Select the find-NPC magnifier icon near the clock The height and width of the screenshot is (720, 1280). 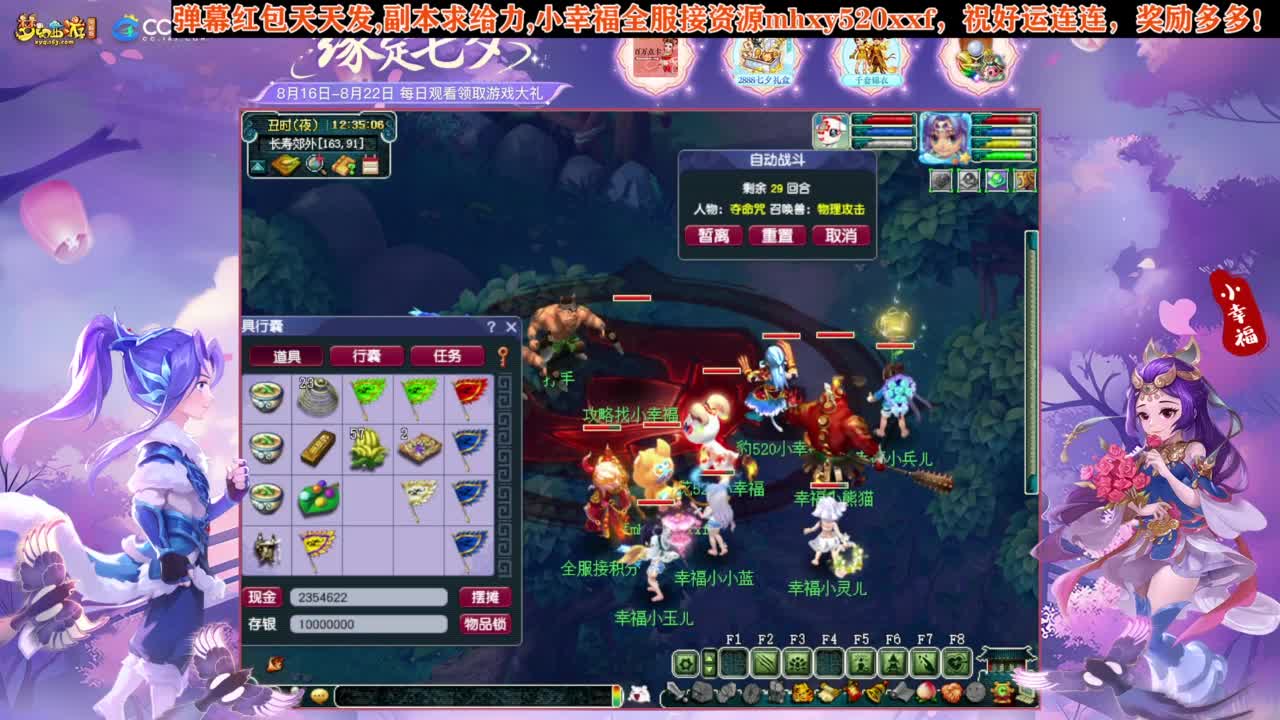(314, 164)
